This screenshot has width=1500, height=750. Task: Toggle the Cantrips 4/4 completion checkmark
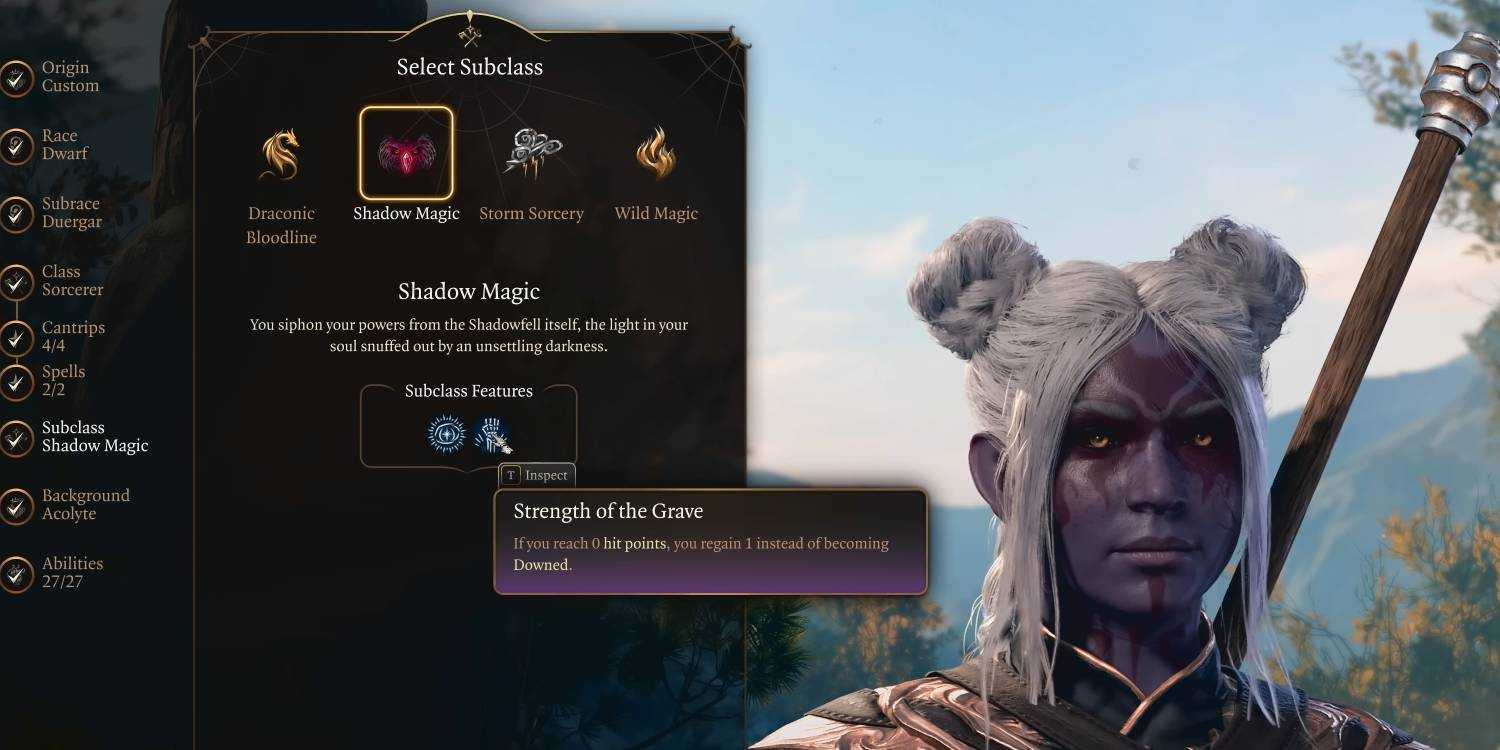click(x=16, y=336)
